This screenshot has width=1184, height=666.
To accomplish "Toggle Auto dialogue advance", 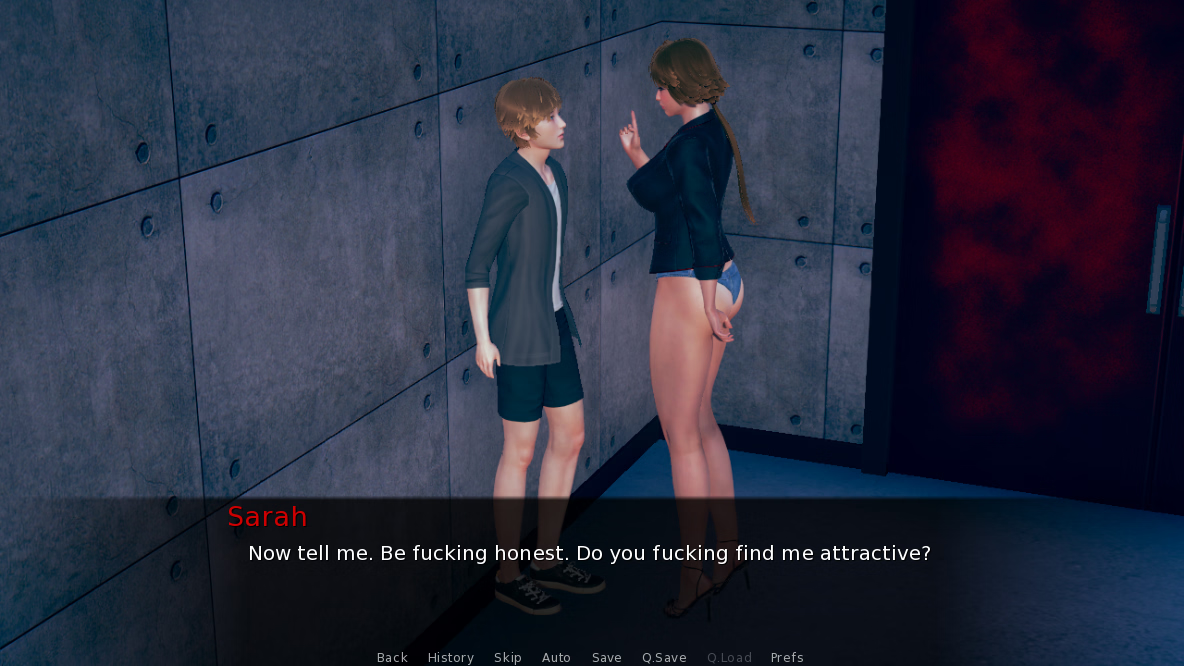I will pyautogui.click(x=556, y=657).
